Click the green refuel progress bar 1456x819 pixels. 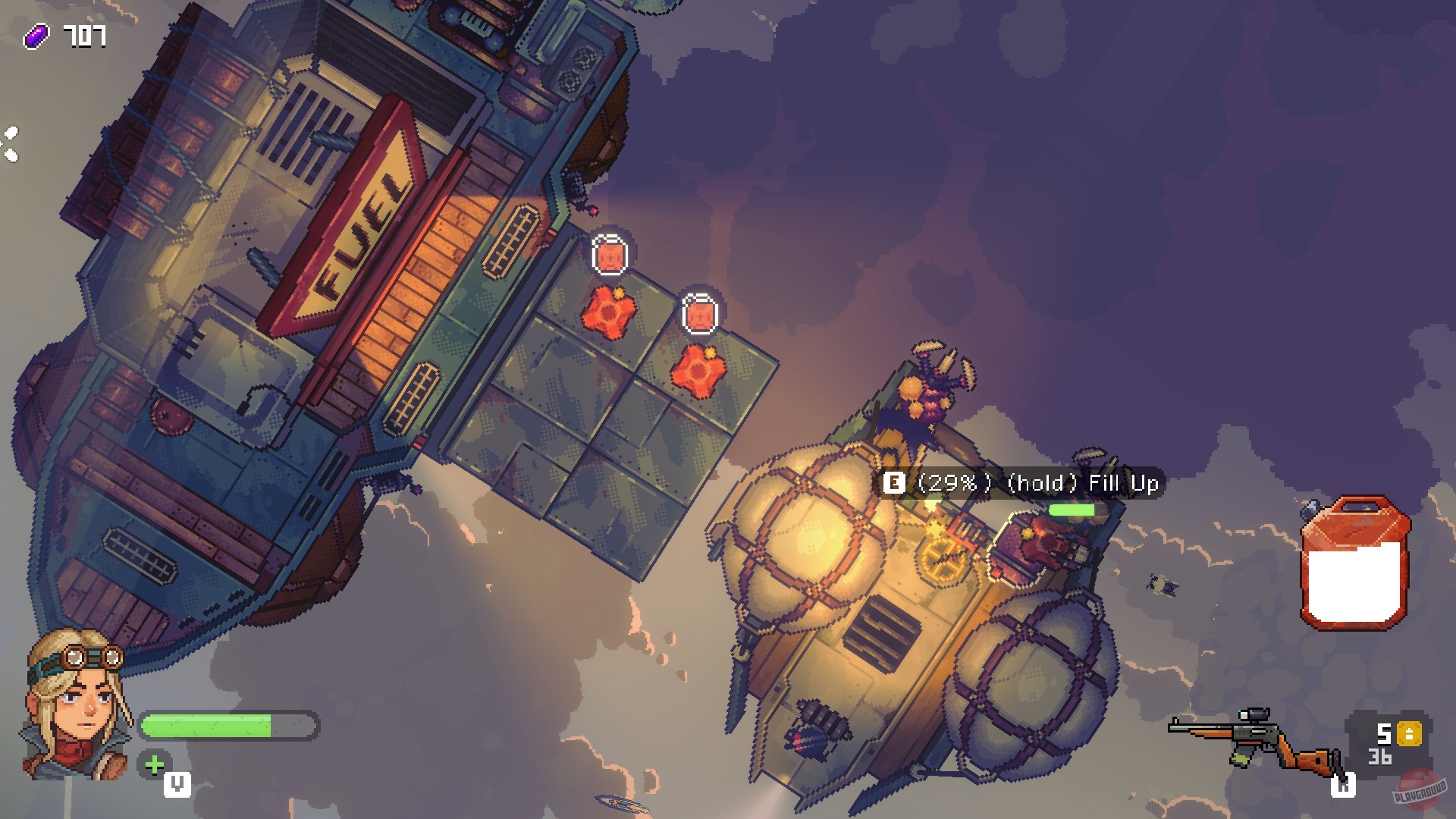(x=1072, y=510)
